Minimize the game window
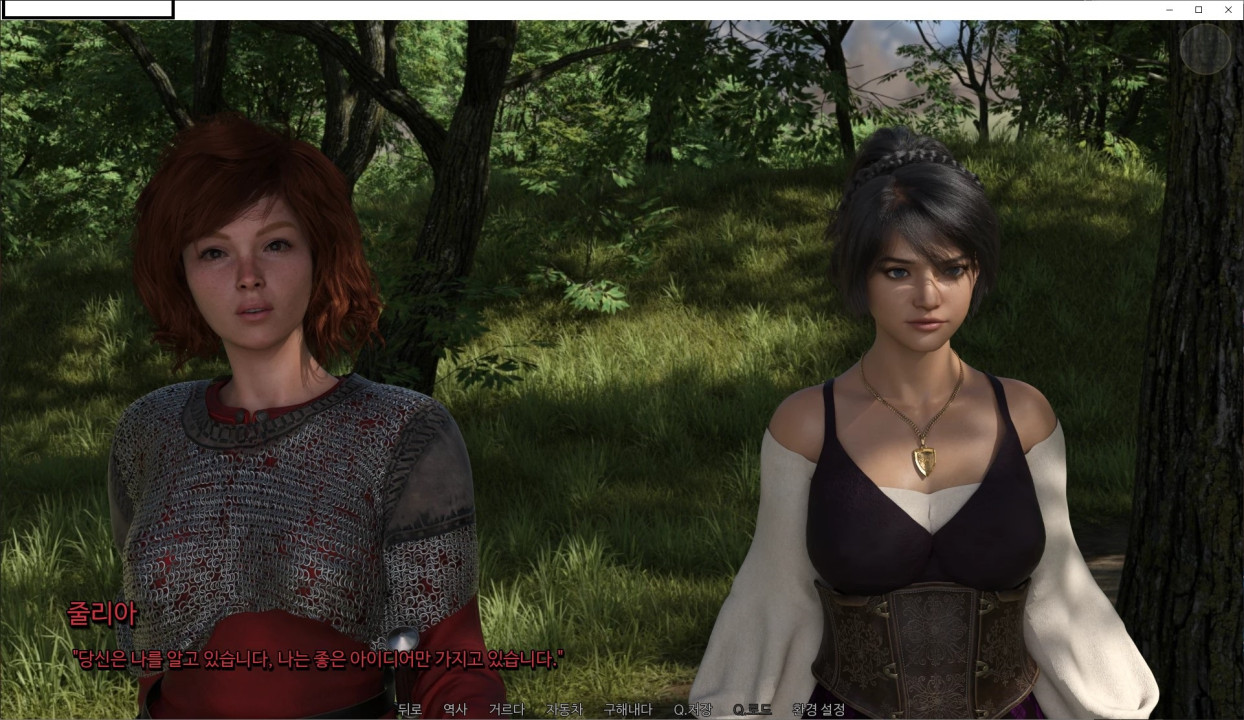The width and height of the screenshot is (1244, 720). [1170, 10]
